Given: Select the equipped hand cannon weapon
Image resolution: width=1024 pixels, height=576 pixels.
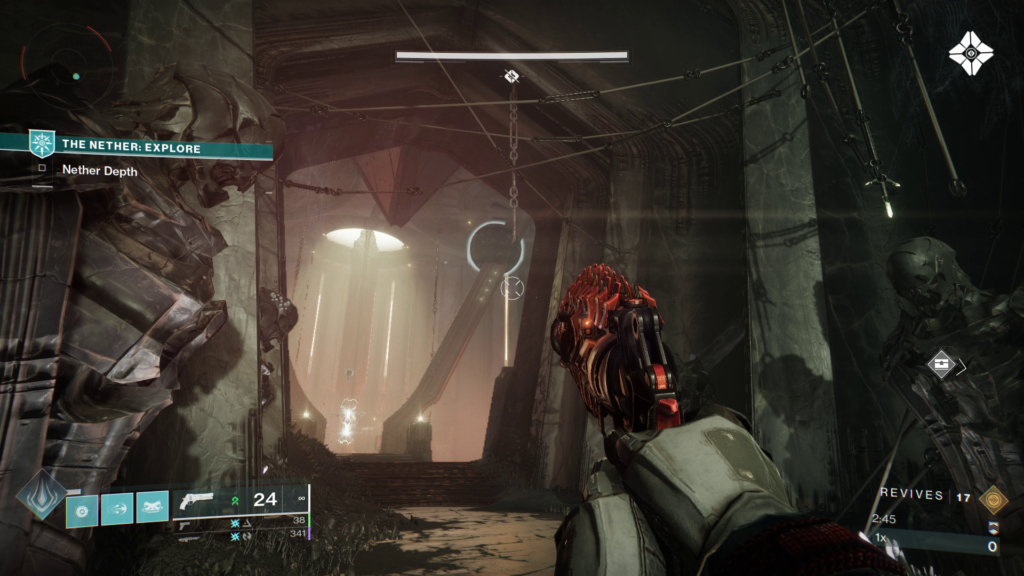Looking at the screenshot, I should (197, 501).
